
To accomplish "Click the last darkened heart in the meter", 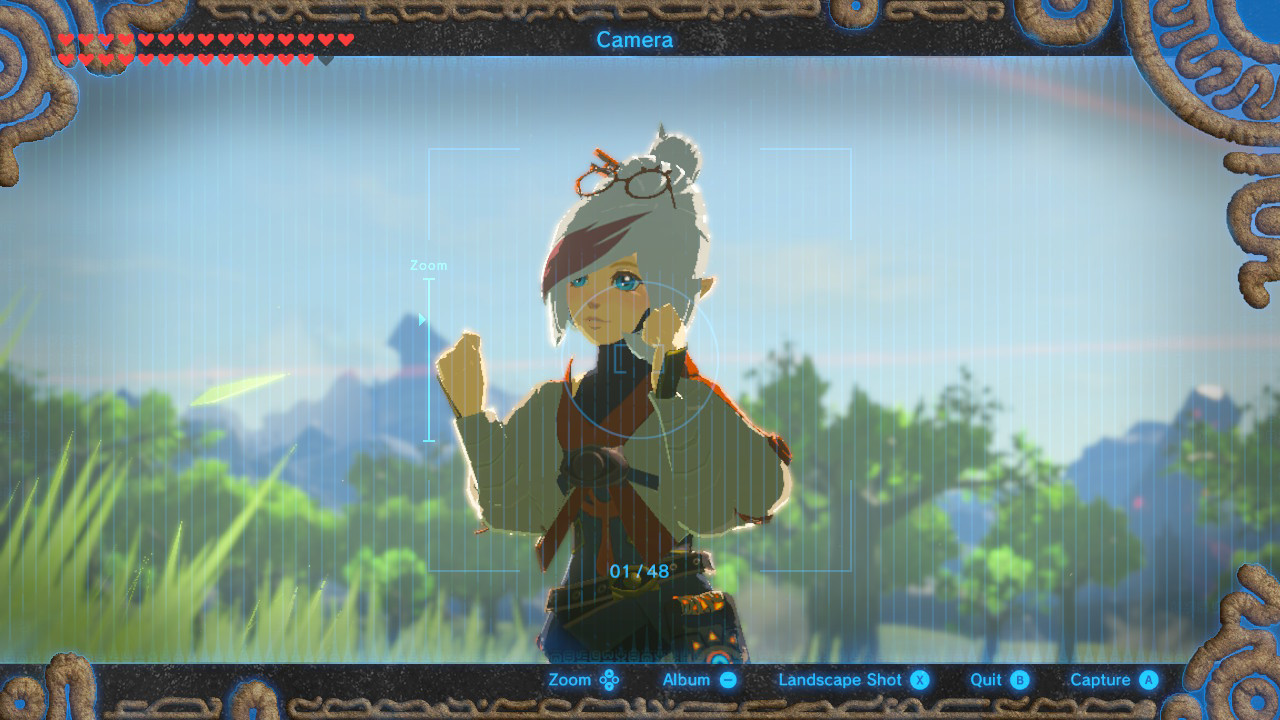I will tap(327, 58).
